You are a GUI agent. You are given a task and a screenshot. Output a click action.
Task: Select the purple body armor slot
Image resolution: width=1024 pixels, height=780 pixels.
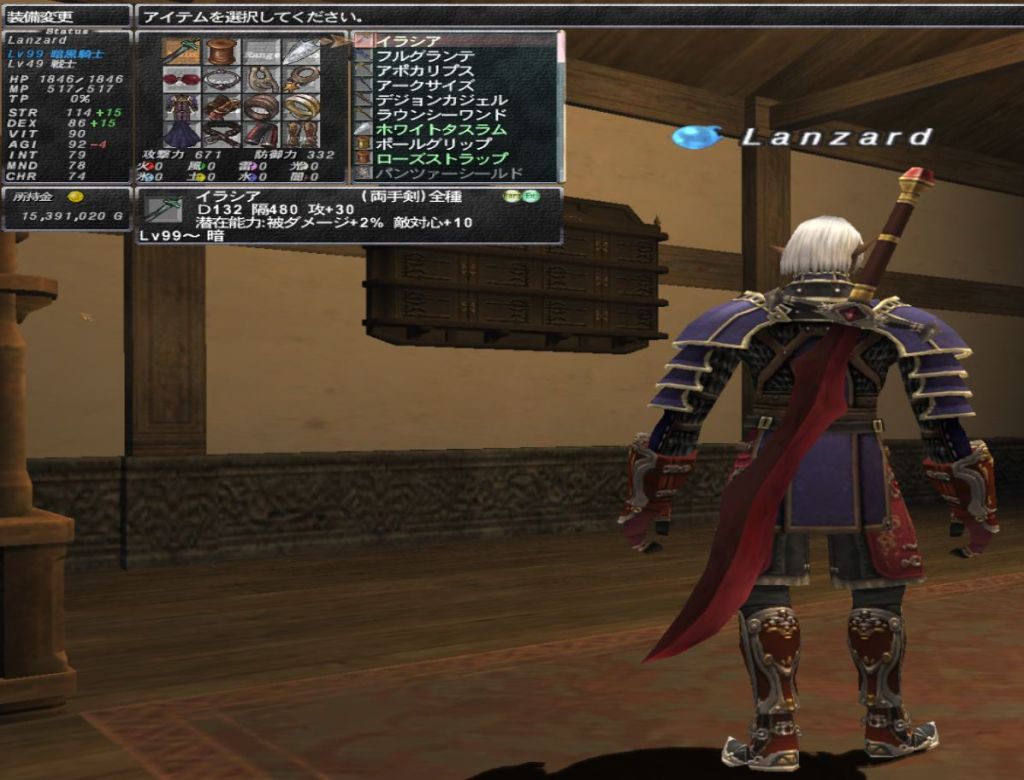point(182,106)
